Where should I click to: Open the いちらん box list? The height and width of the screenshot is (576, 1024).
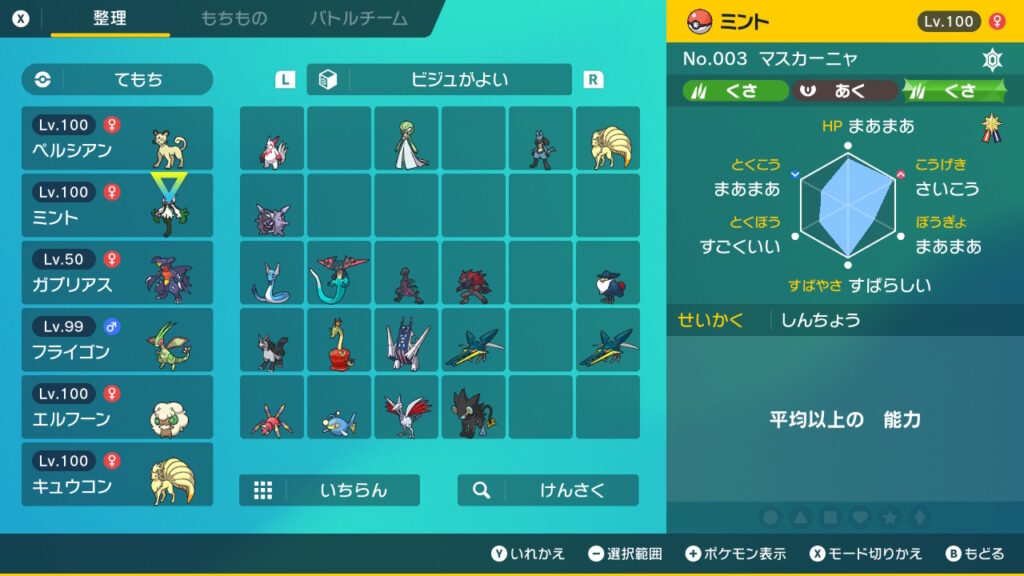[329, 490]
